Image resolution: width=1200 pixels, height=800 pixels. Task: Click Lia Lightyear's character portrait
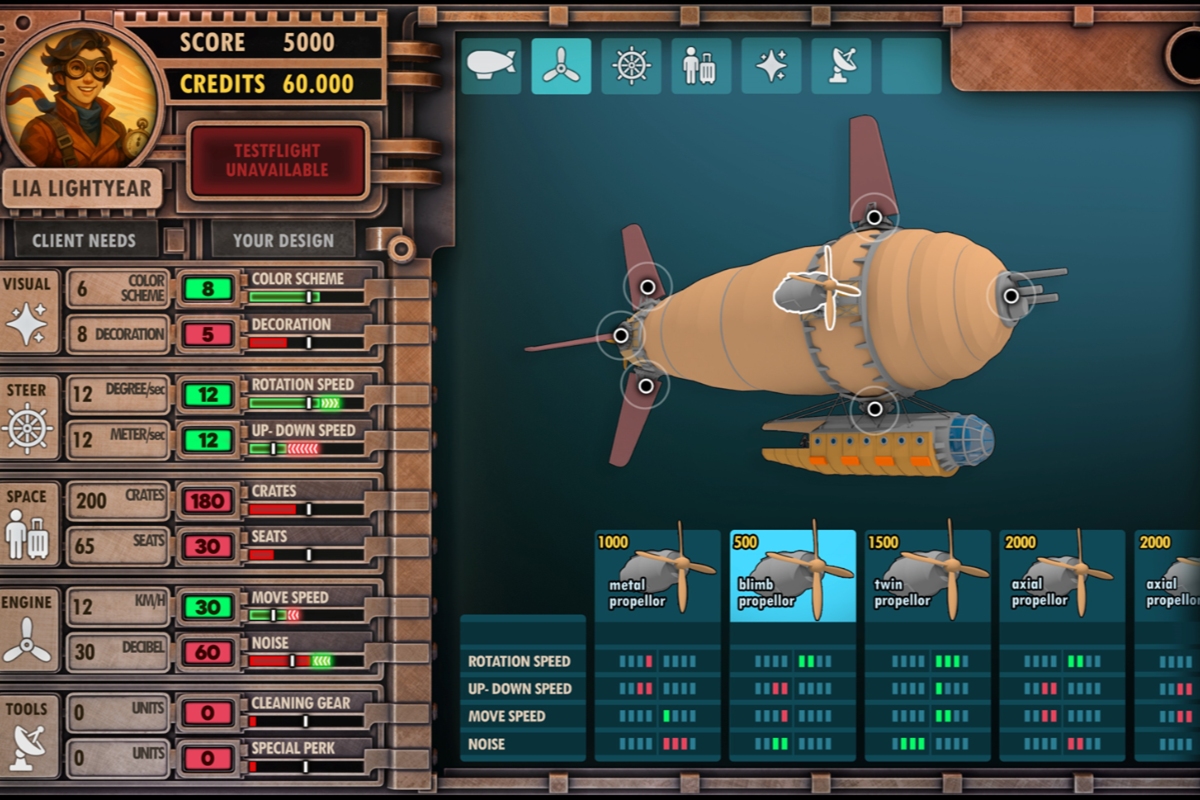82,95
